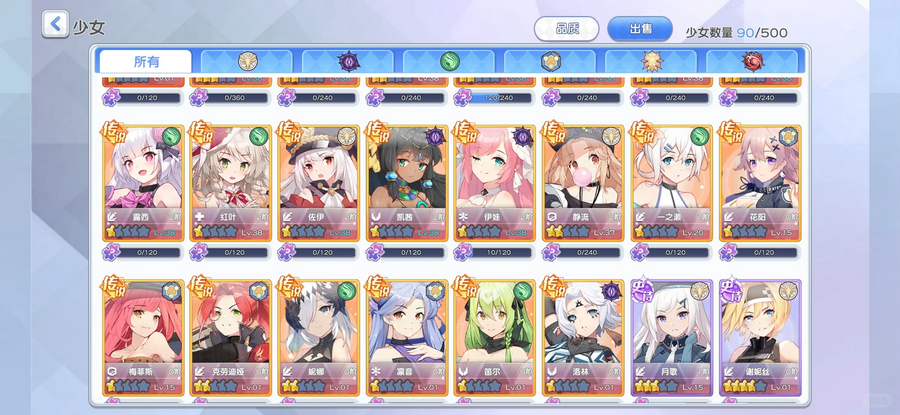
Task: Select the 克劳迪娅 red-haired card
Action: 232,335
